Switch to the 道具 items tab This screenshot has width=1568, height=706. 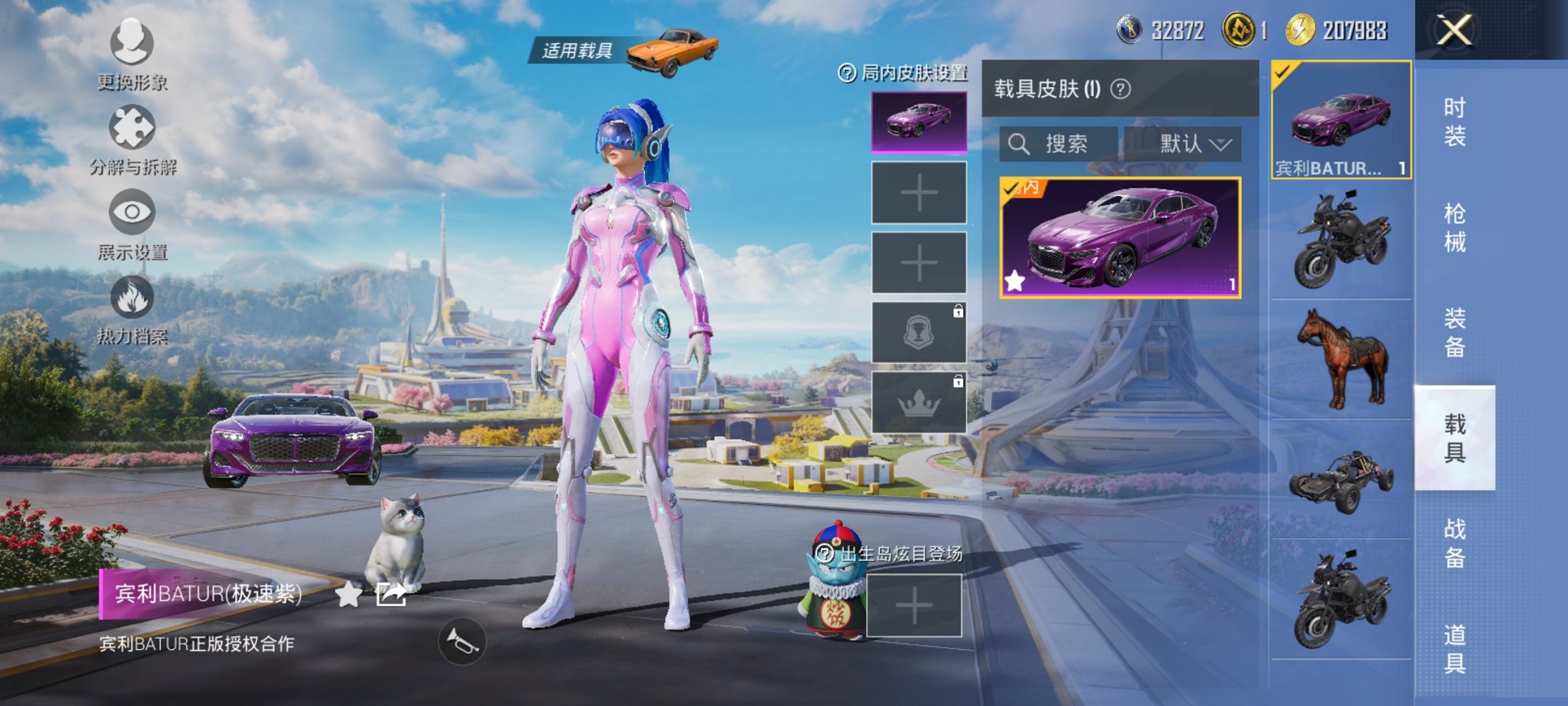(1454, 648)
